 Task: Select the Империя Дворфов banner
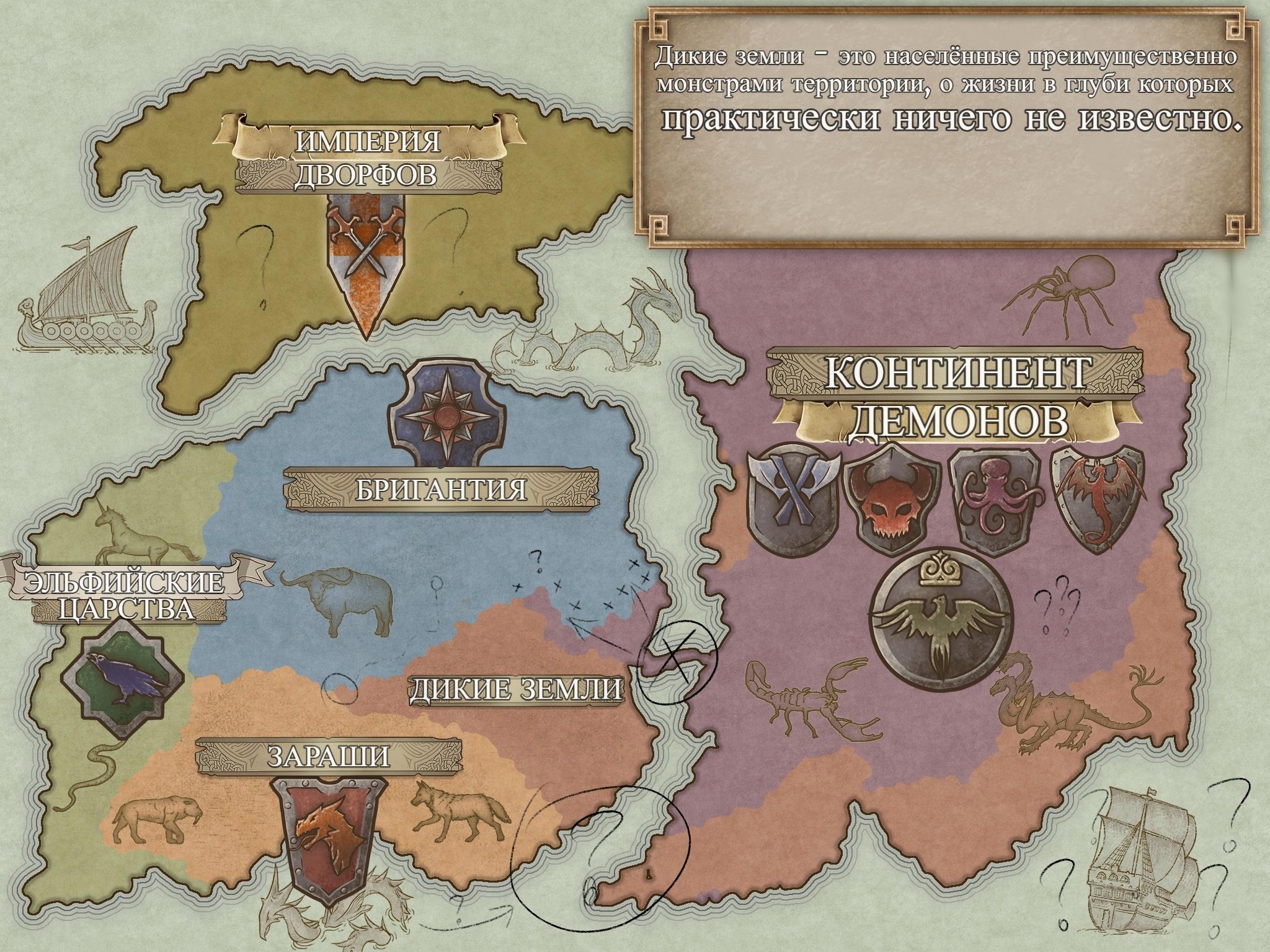click(366, 158)
